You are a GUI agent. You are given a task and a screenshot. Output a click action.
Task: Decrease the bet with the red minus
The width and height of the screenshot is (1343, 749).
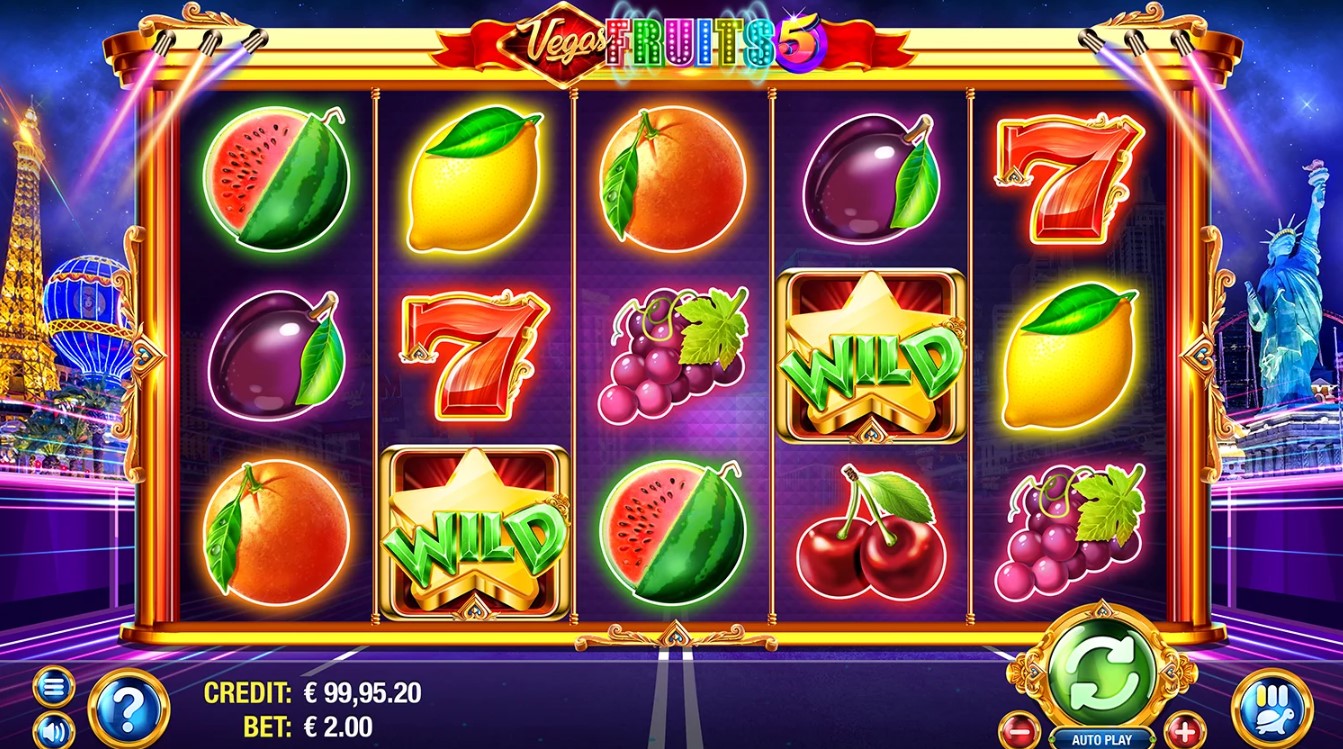(1019, 727)
